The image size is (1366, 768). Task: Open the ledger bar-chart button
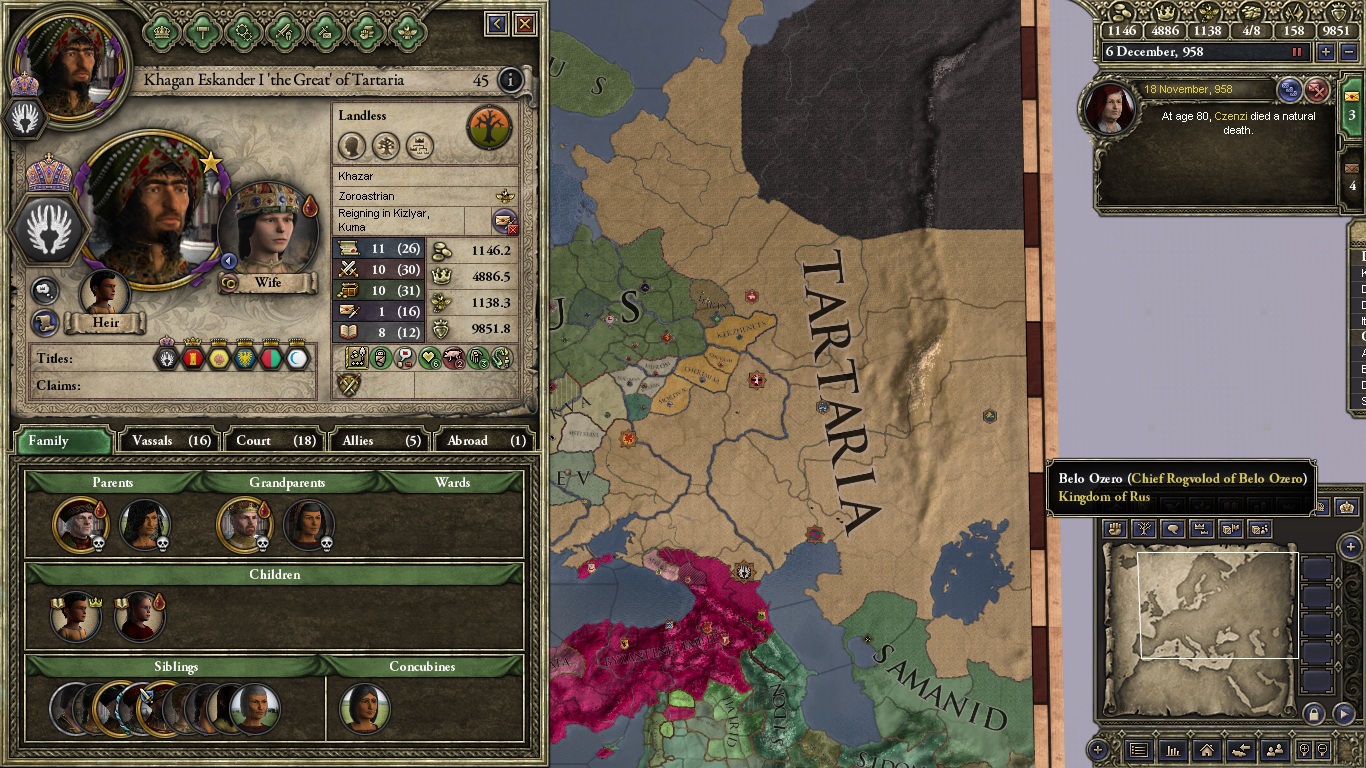point(1173,750)
